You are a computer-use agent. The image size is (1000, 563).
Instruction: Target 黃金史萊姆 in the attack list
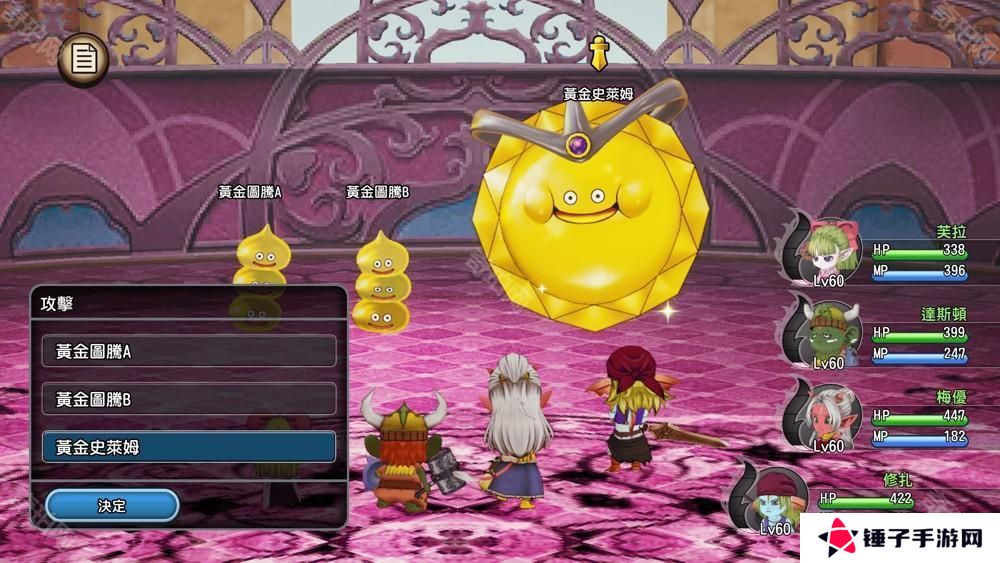(x=189, y=447)
